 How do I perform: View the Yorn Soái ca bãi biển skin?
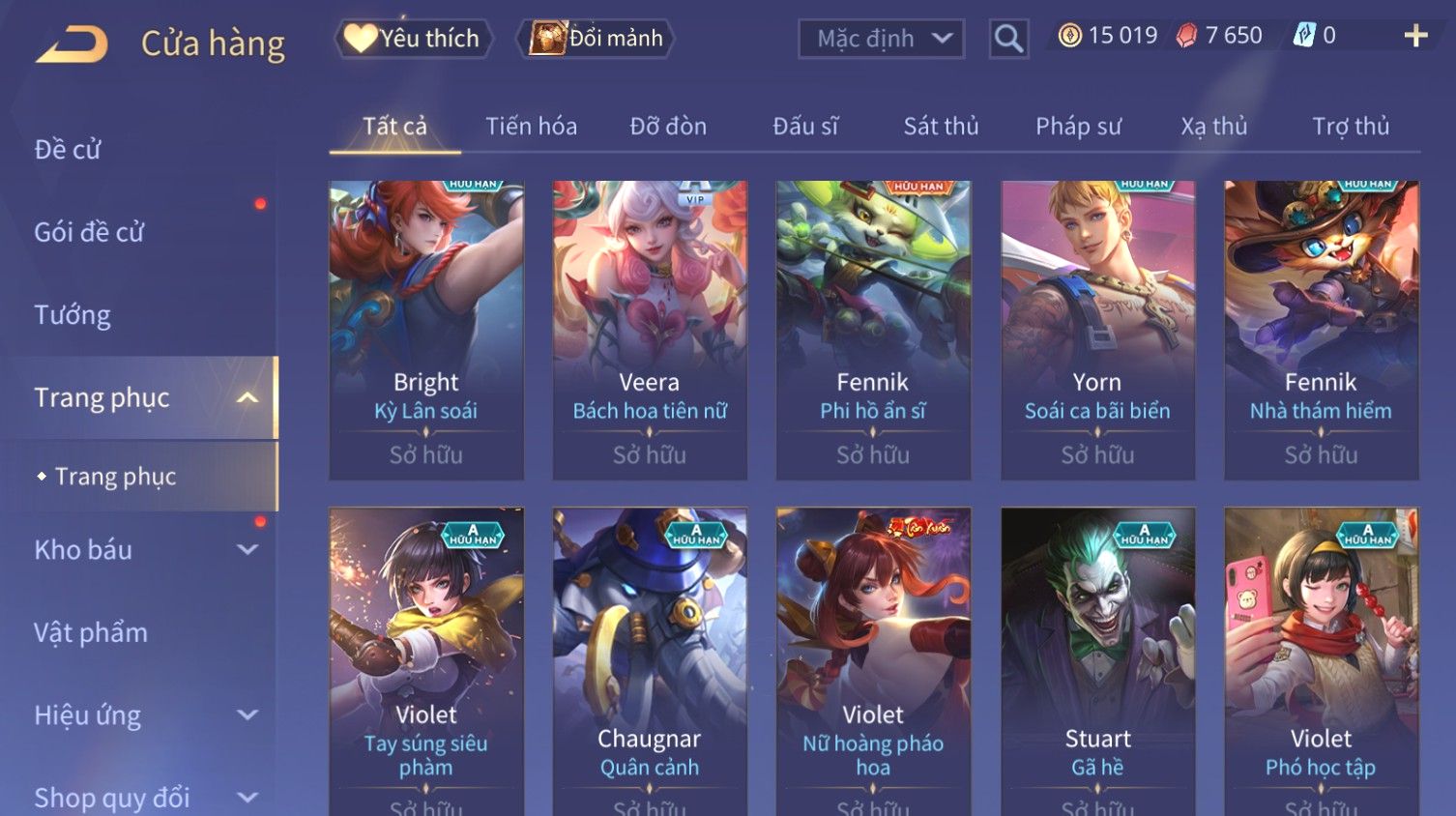1097,329
